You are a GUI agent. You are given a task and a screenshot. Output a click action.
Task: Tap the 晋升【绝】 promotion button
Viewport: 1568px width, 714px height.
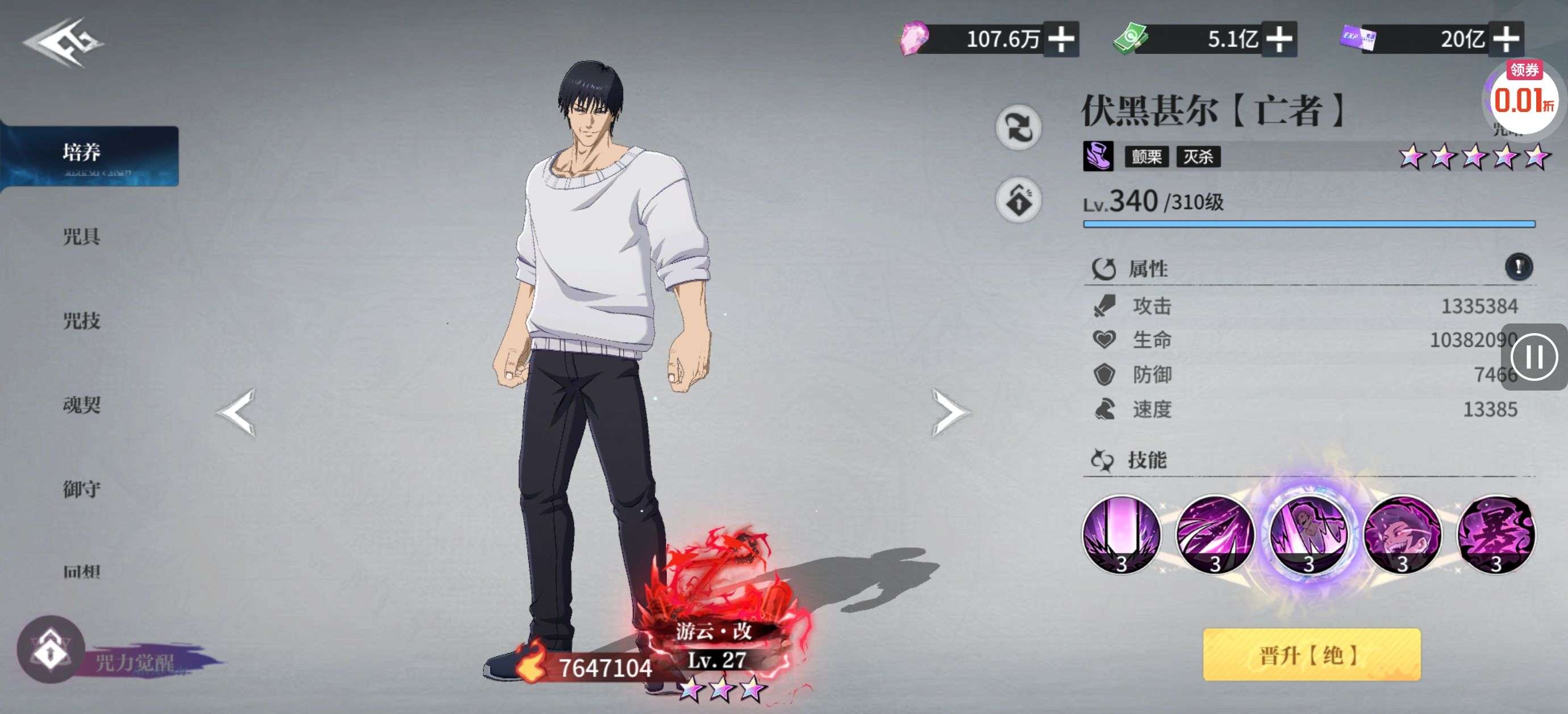[1311, 654]
